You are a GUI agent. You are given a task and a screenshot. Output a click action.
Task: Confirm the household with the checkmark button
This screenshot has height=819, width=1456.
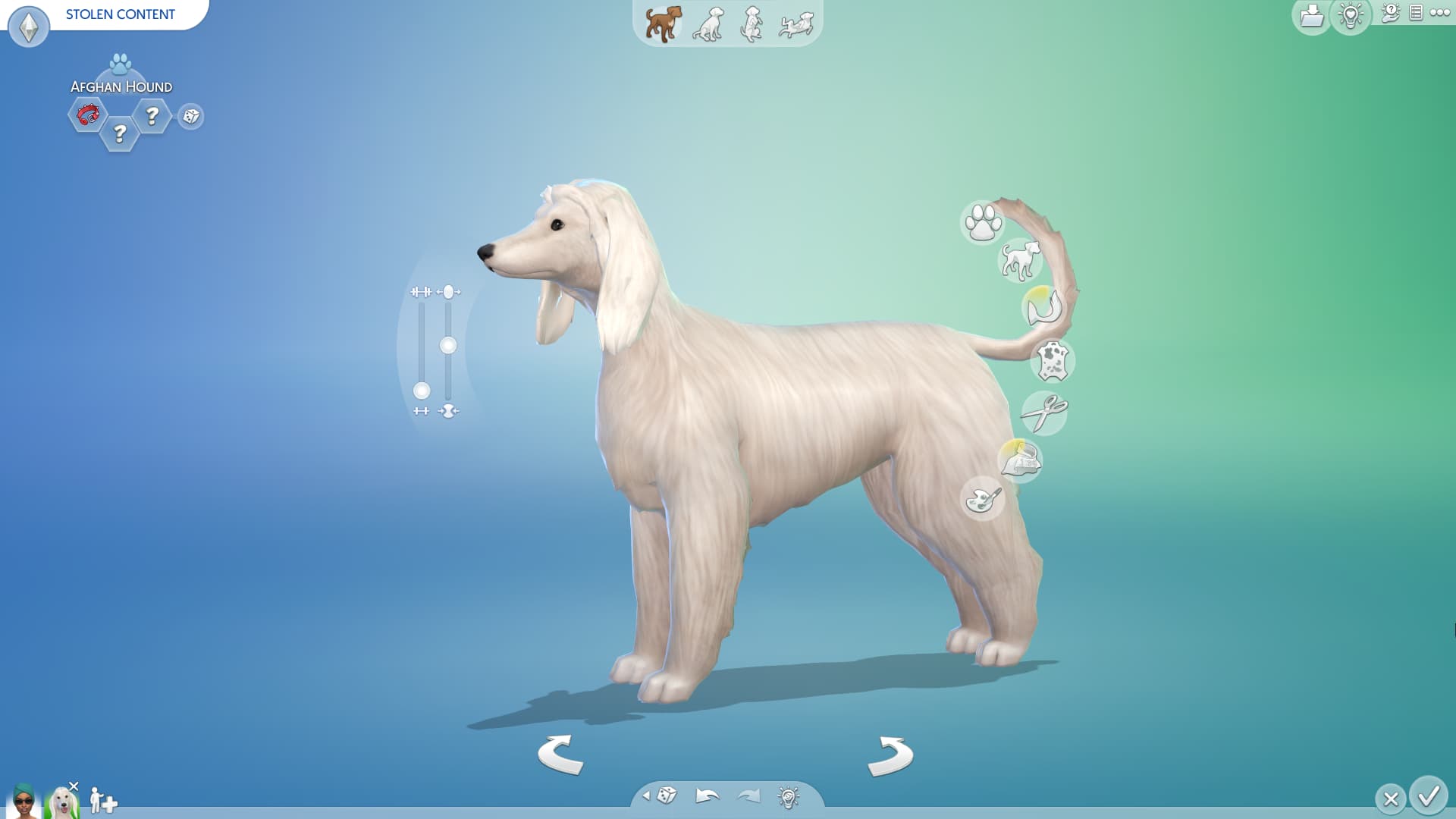coord(1428,797)
